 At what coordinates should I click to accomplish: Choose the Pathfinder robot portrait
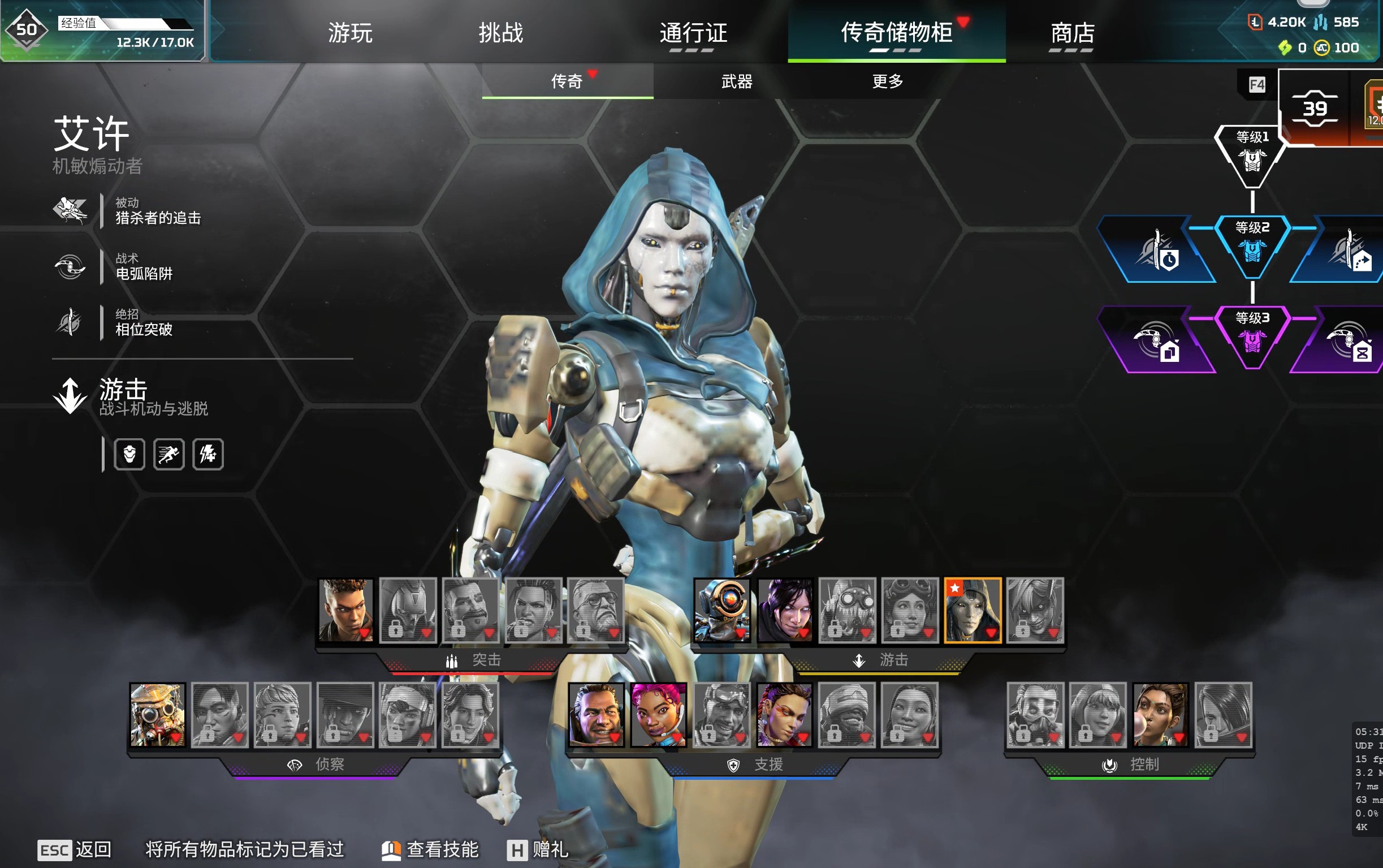(722, 610)
